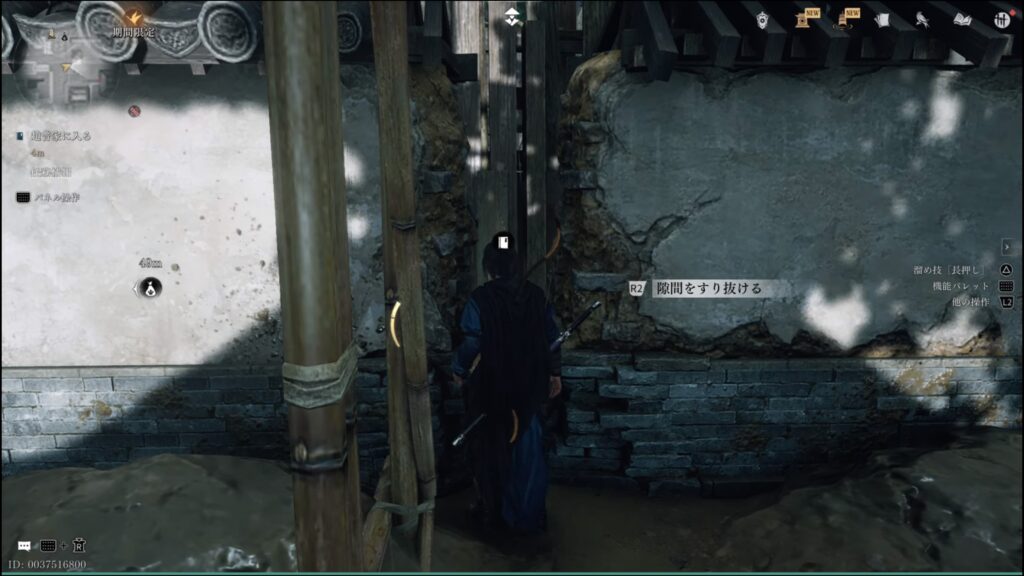Open the open-book journal icon
The height and width of the screenshot is (576, 1024).
961,20
